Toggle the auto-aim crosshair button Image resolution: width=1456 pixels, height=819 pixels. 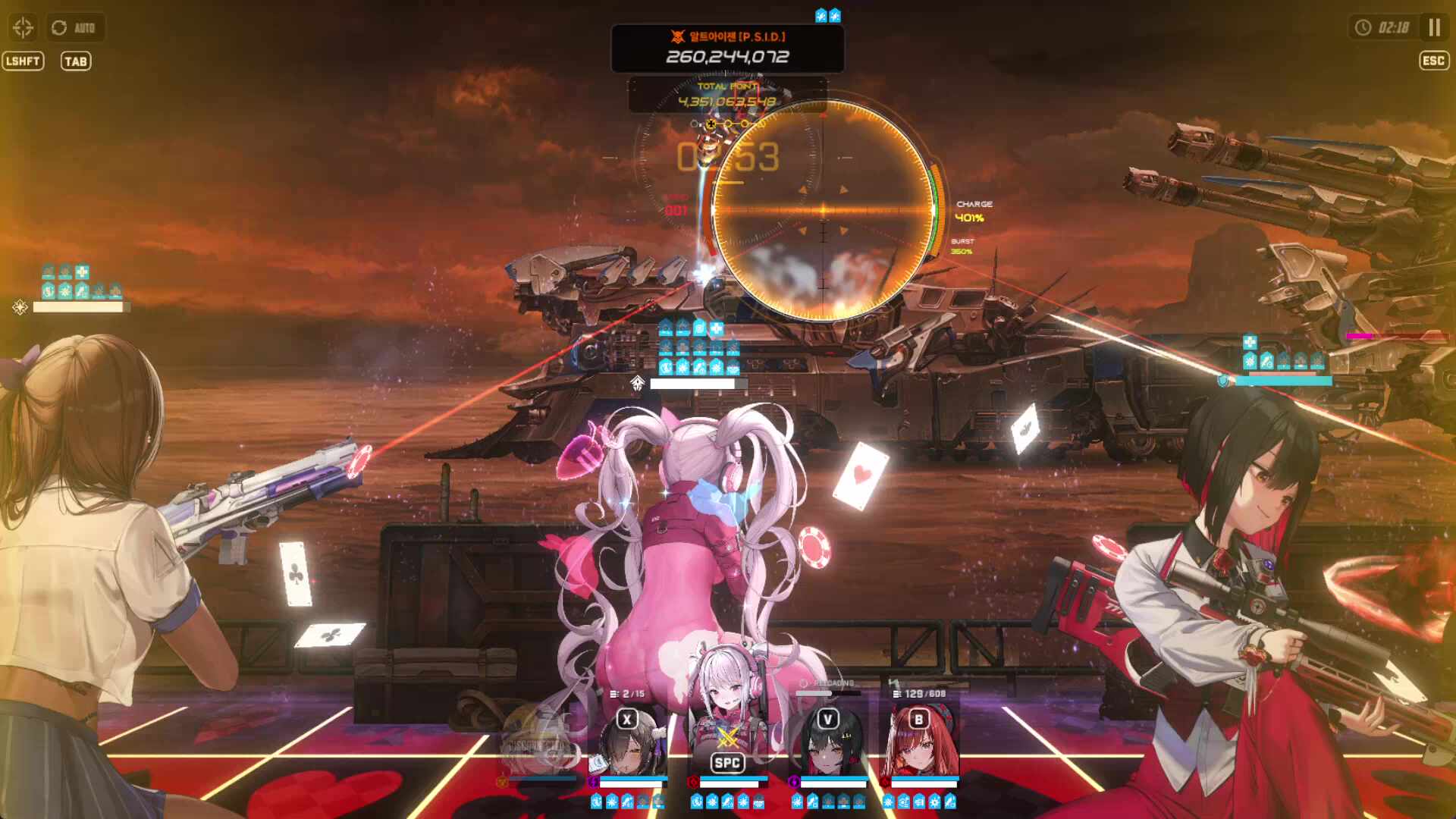[x=24, y=28]
